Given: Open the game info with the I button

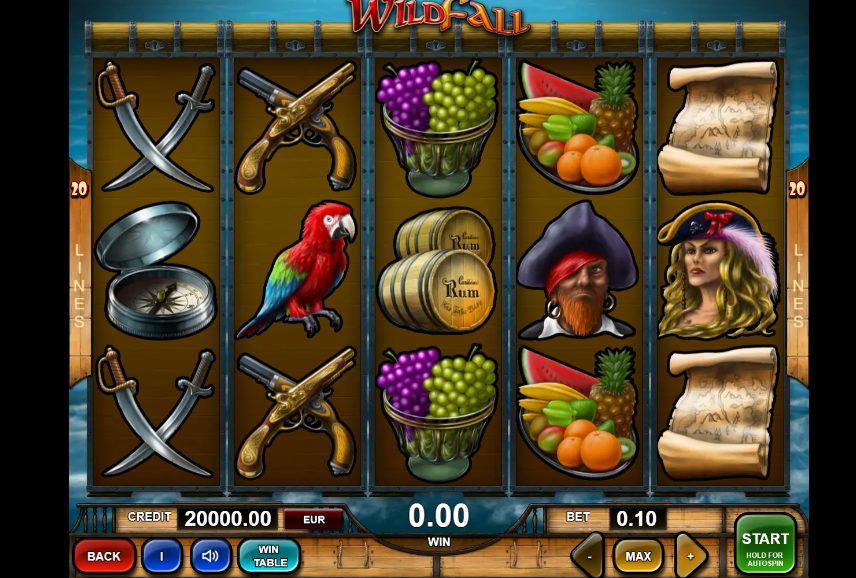Looking at the screenshot, I should click(161, 556).
